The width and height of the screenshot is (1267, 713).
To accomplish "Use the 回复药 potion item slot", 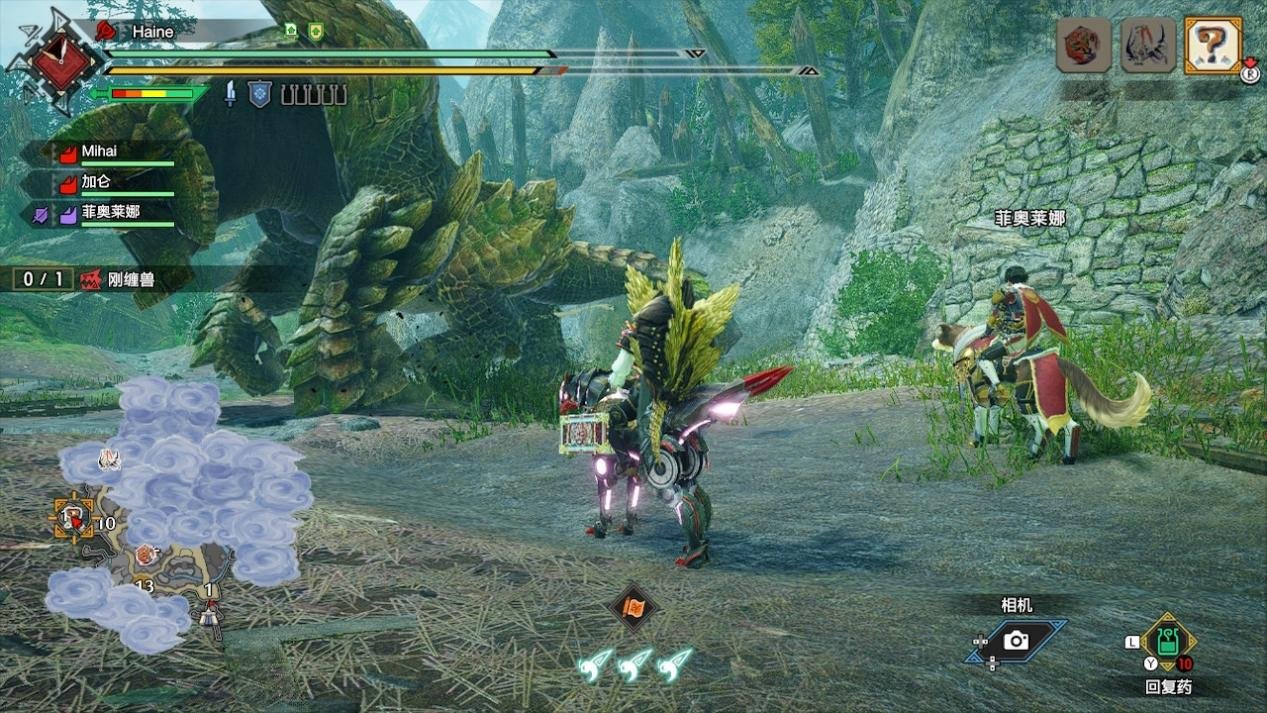I will (1167, 642).
